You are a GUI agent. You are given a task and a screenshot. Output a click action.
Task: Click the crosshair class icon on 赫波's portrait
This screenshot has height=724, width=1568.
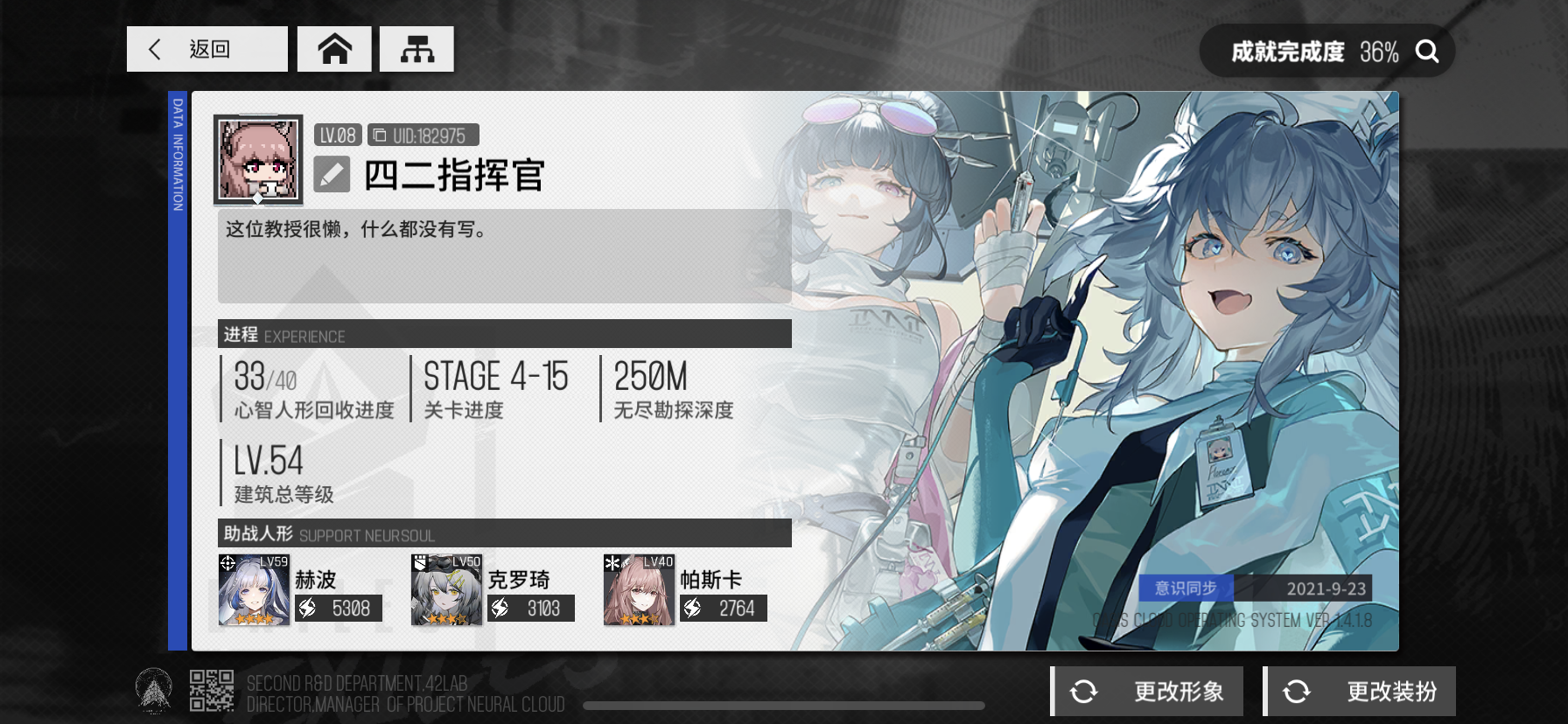pos(228,563)
